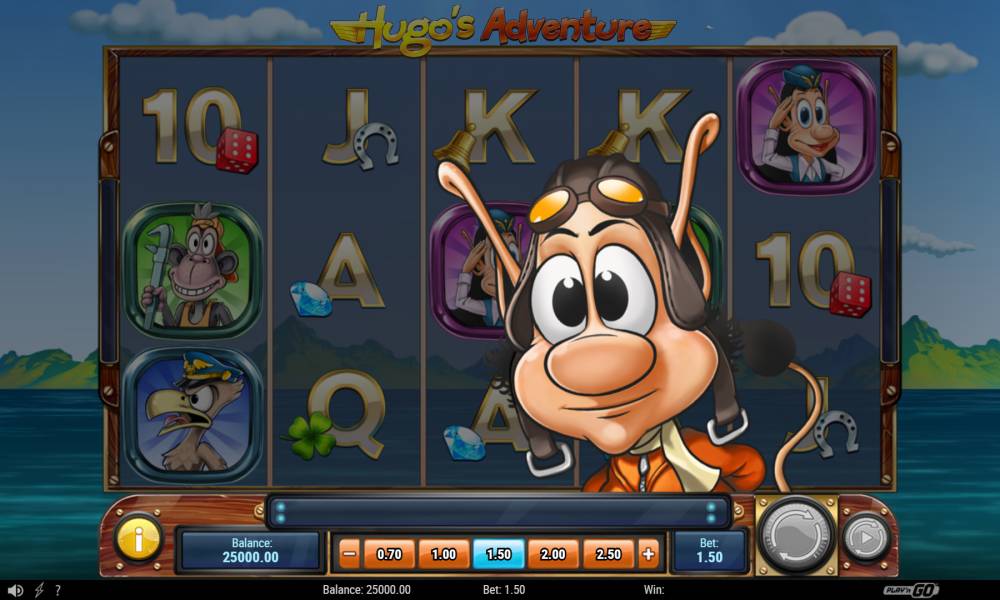Toggle fast play with the lightning bolt icon

(x=39, y=590)
